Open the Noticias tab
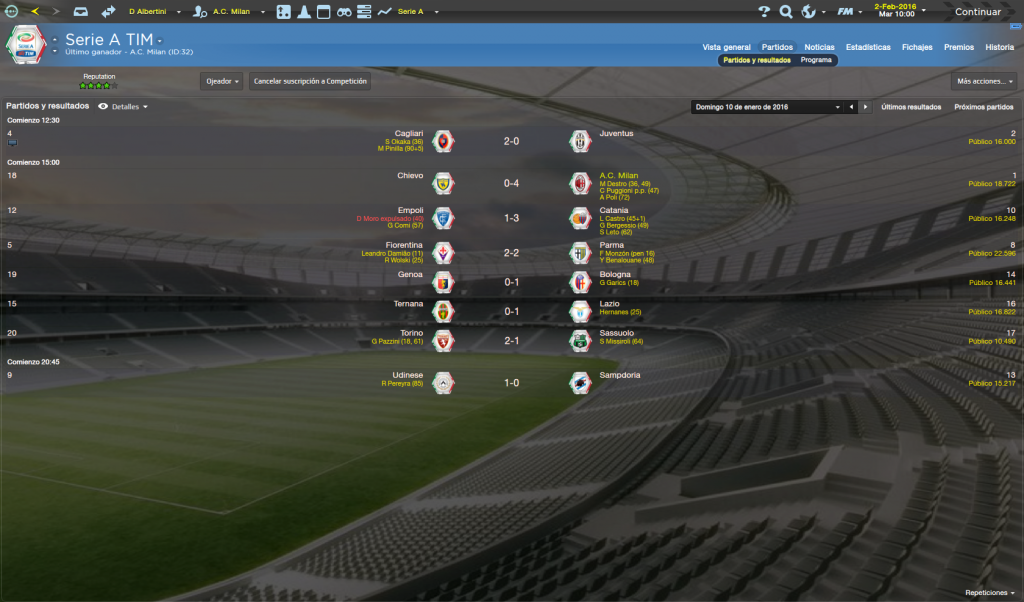1024x602 pixels. (819, 47)
